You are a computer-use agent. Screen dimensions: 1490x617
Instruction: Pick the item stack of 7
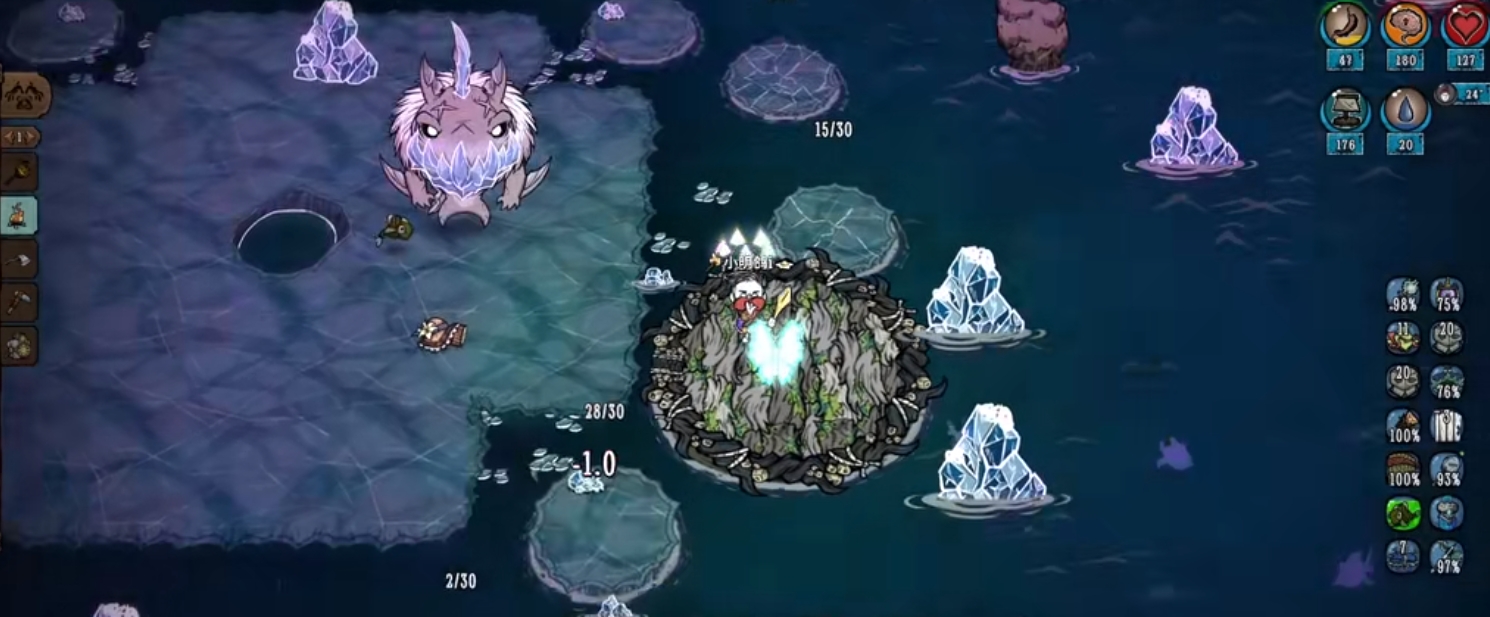click(1403, 556)
